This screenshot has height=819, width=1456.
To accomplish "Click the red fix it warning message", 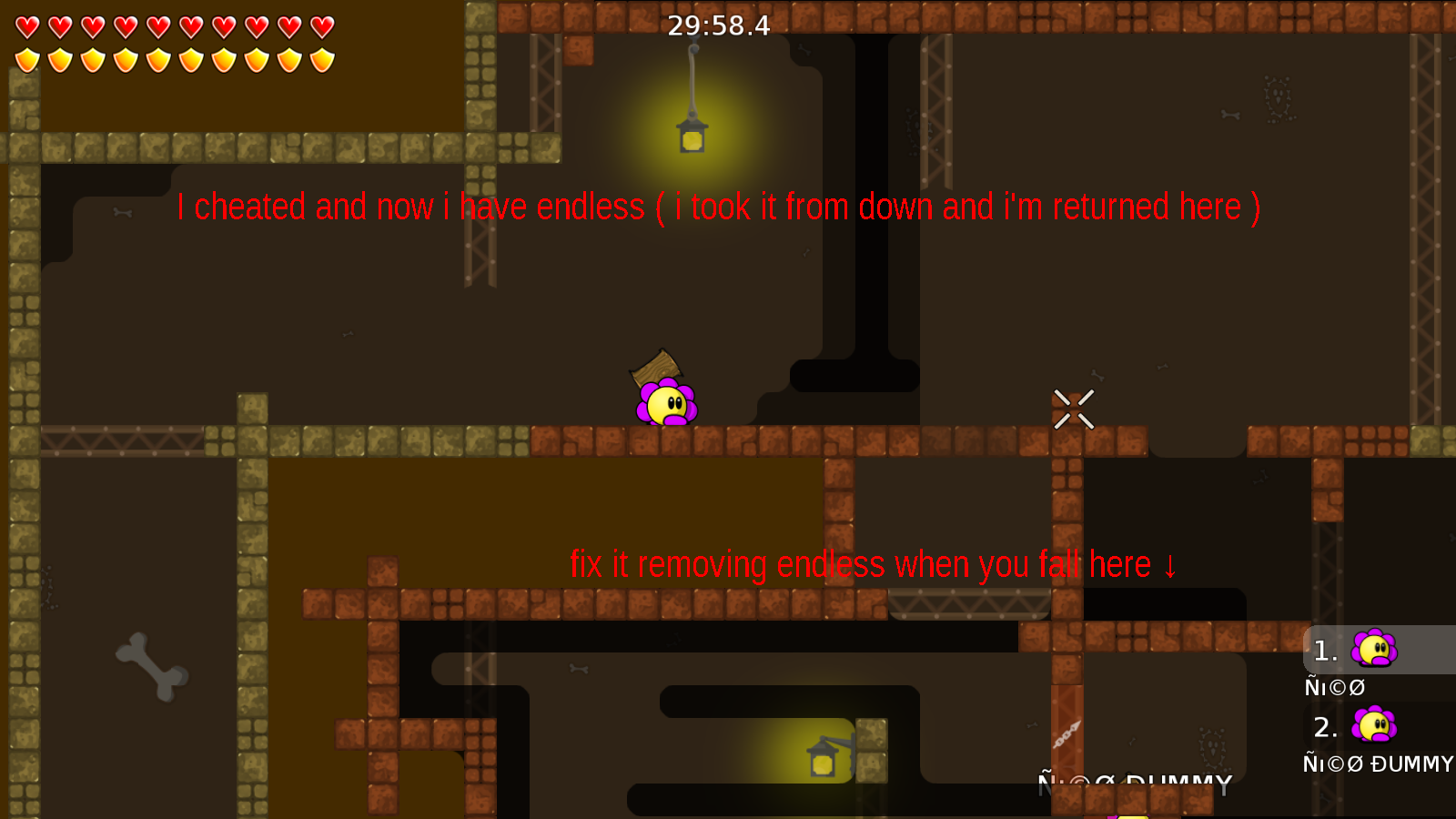I will click(x=872, y=564).
